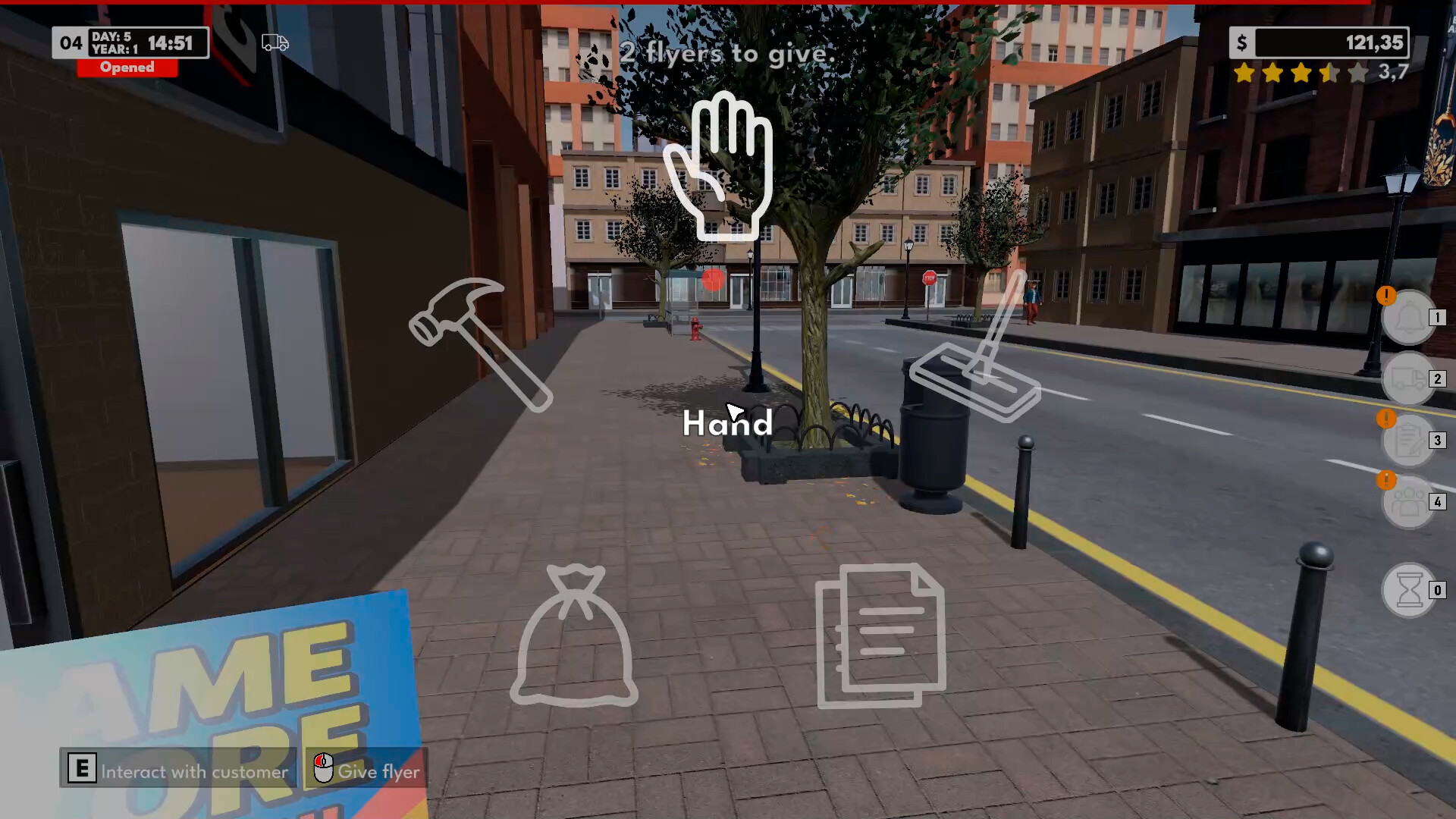
Task: Open the notifications bell panel
Action: (x=1408, y=318)
